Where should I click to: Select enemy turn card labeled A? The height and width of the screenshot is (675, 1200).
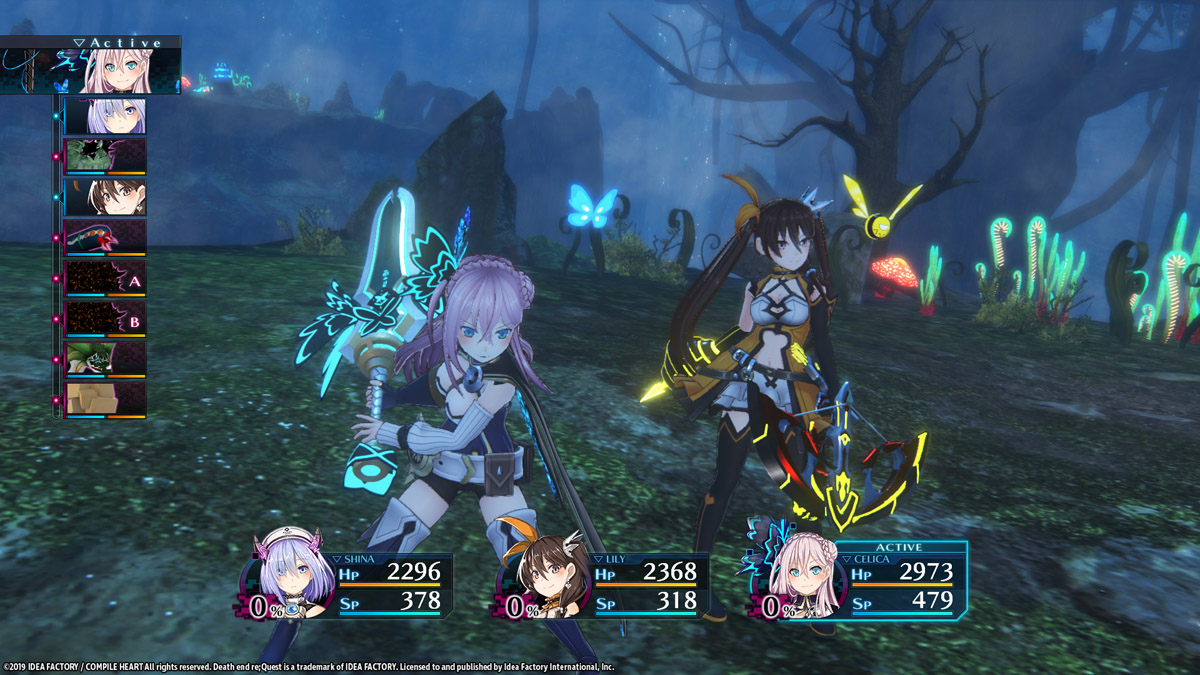[105, 279]
